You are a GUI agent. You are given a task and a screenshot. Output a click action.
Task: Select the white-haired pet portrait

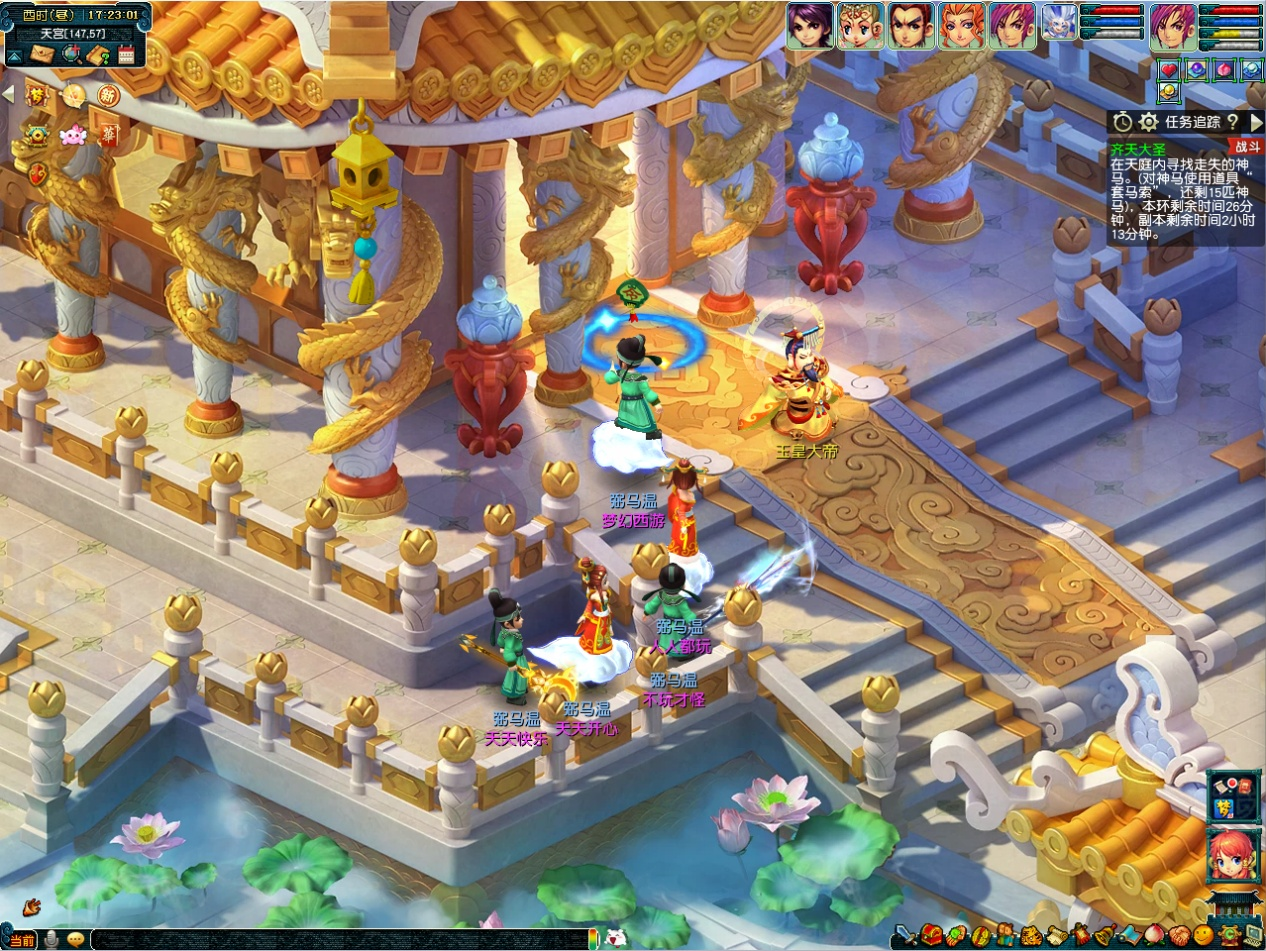coord(1058,23)
